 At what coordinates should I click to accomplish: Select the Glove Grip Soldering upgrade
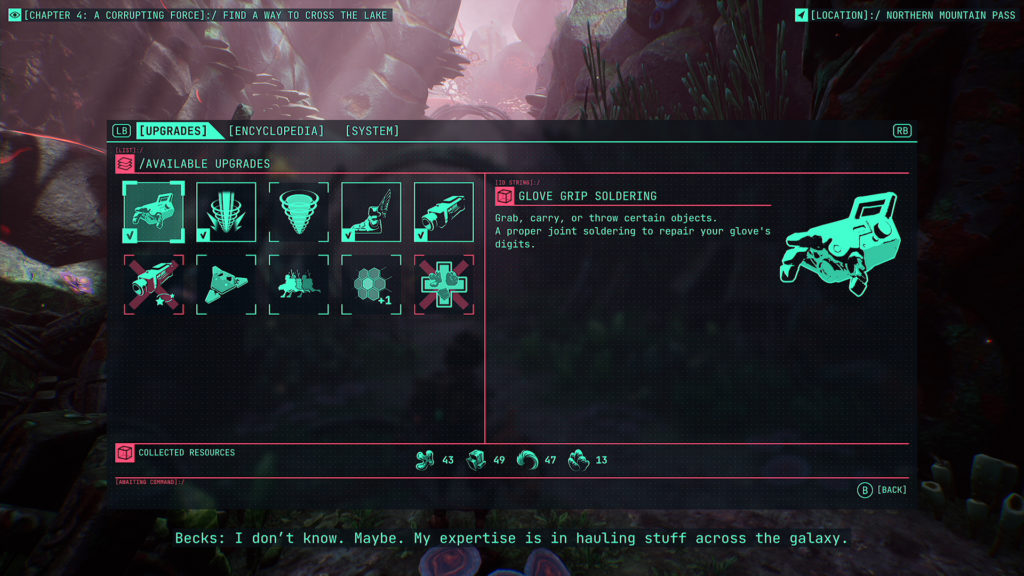pyautogui.click(x=153, y=212)
